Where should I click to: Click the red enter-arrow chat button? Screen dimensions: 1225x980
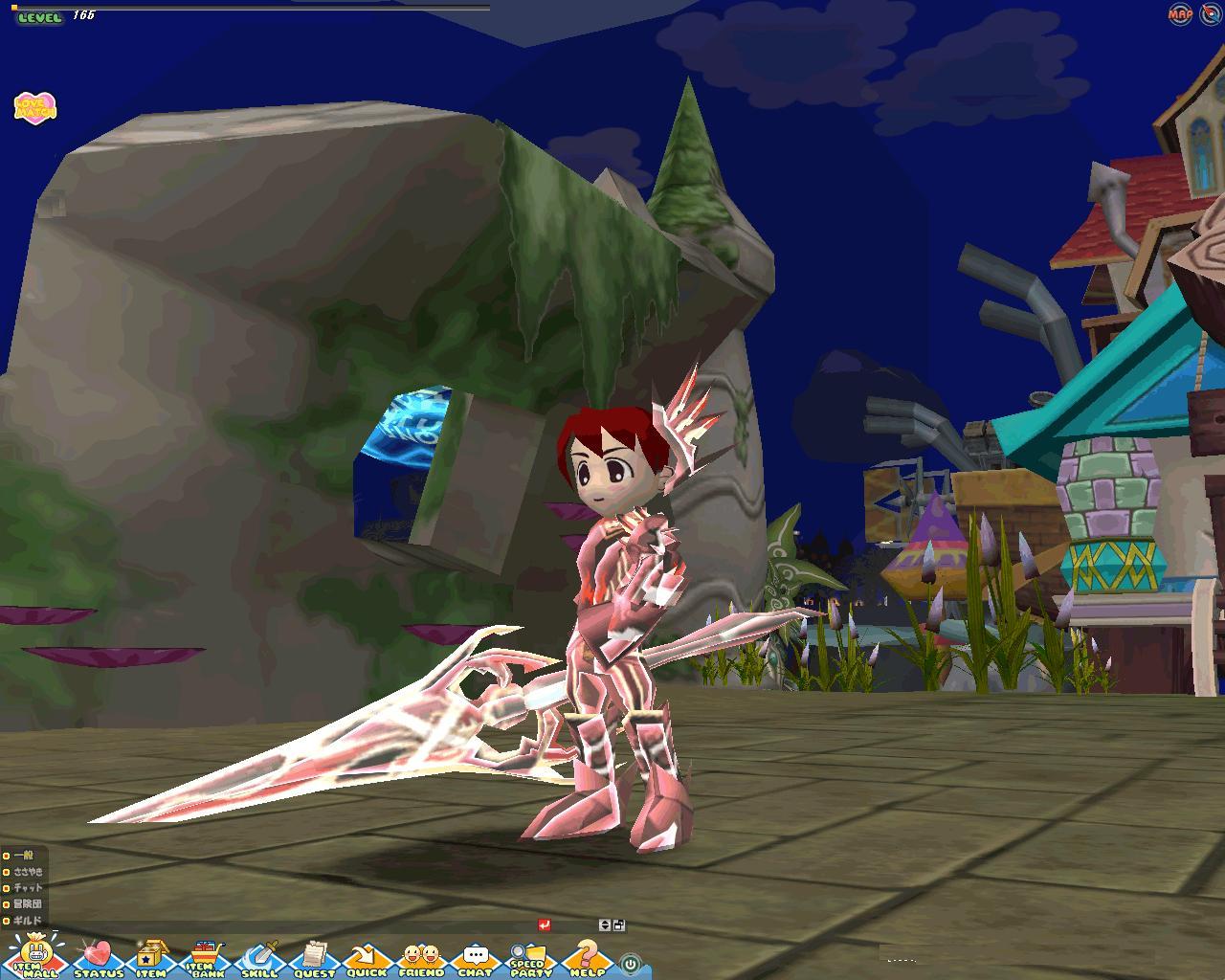point(545,924)
